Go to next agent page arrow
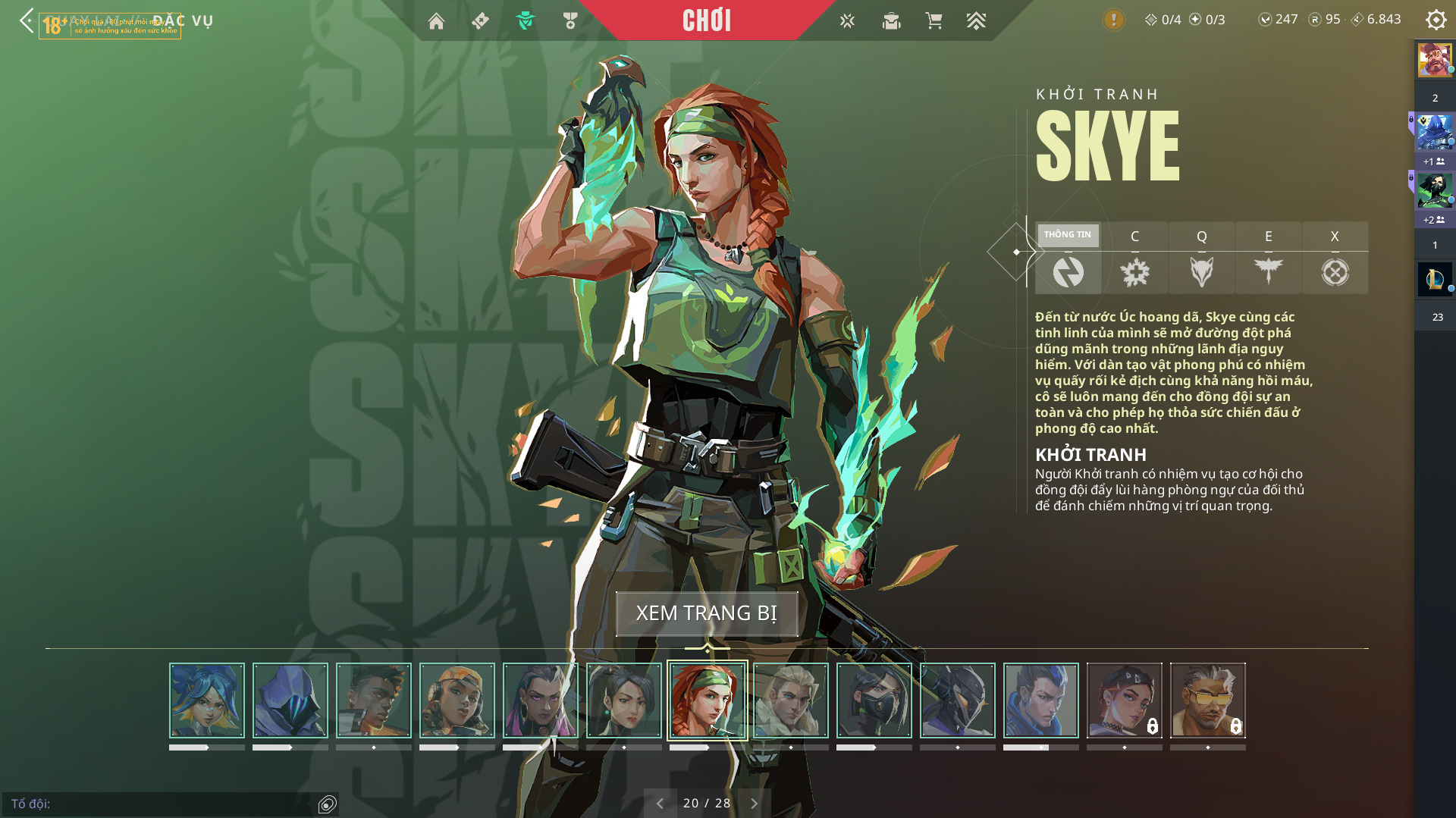The height and width of the screenshot is (818, 1456). click(754, 804)
